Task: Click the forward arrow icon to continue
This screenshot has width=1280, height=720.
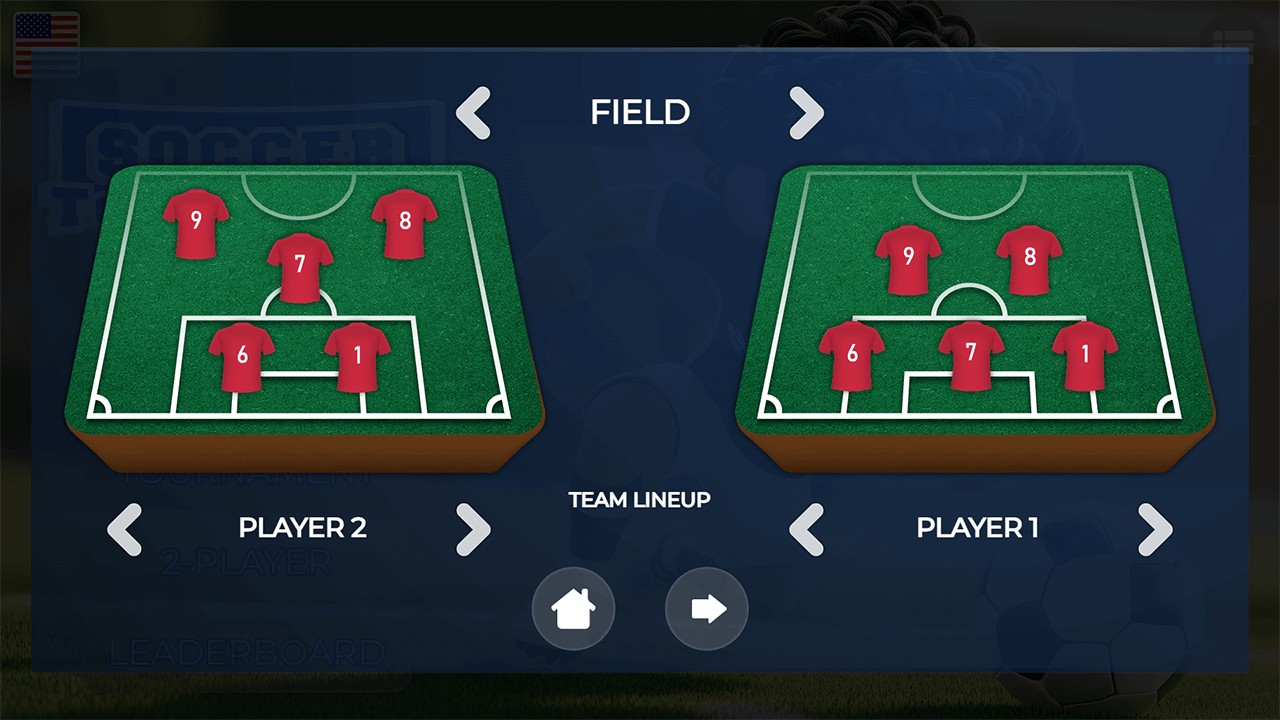Action: tap(706, 609)
